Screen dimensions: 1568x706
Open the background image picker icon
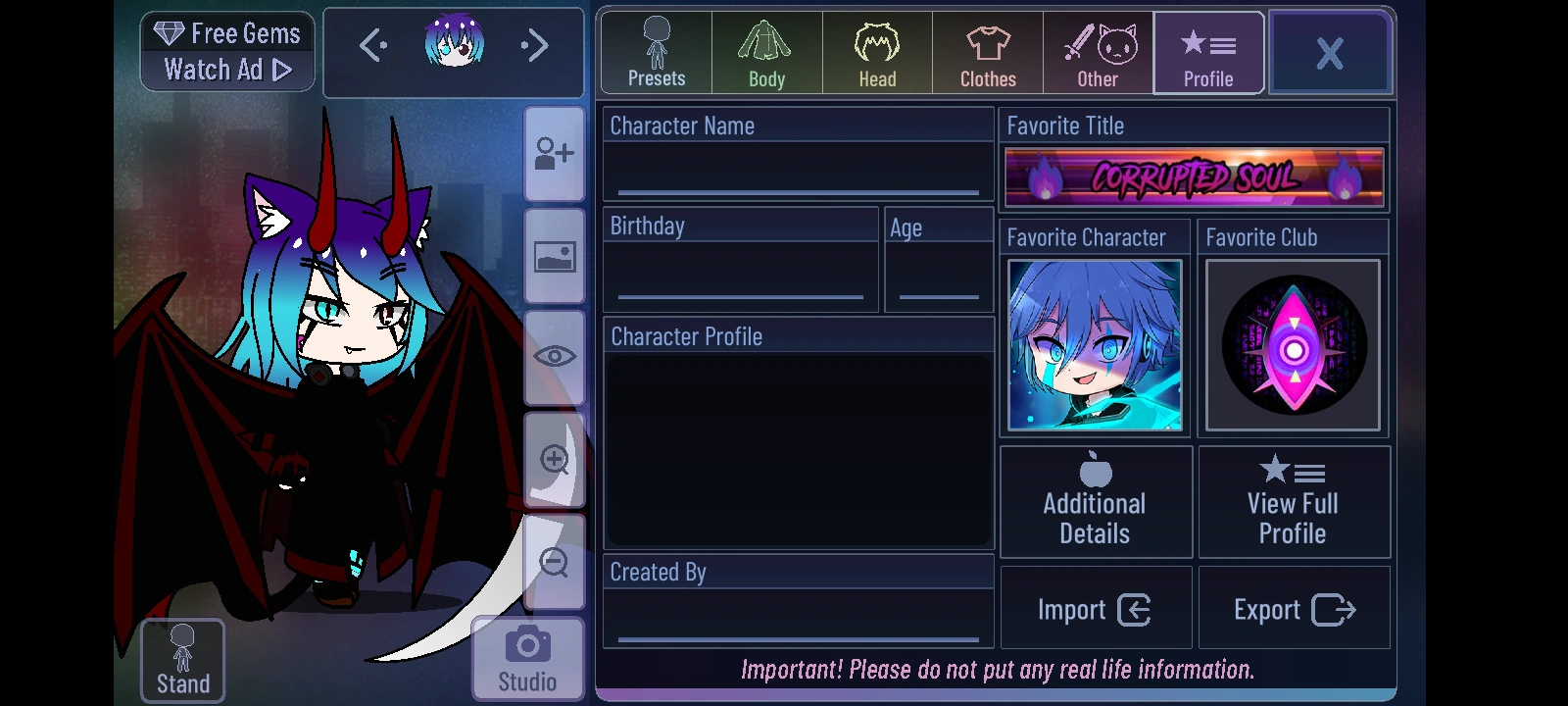(x=554, y=255)
